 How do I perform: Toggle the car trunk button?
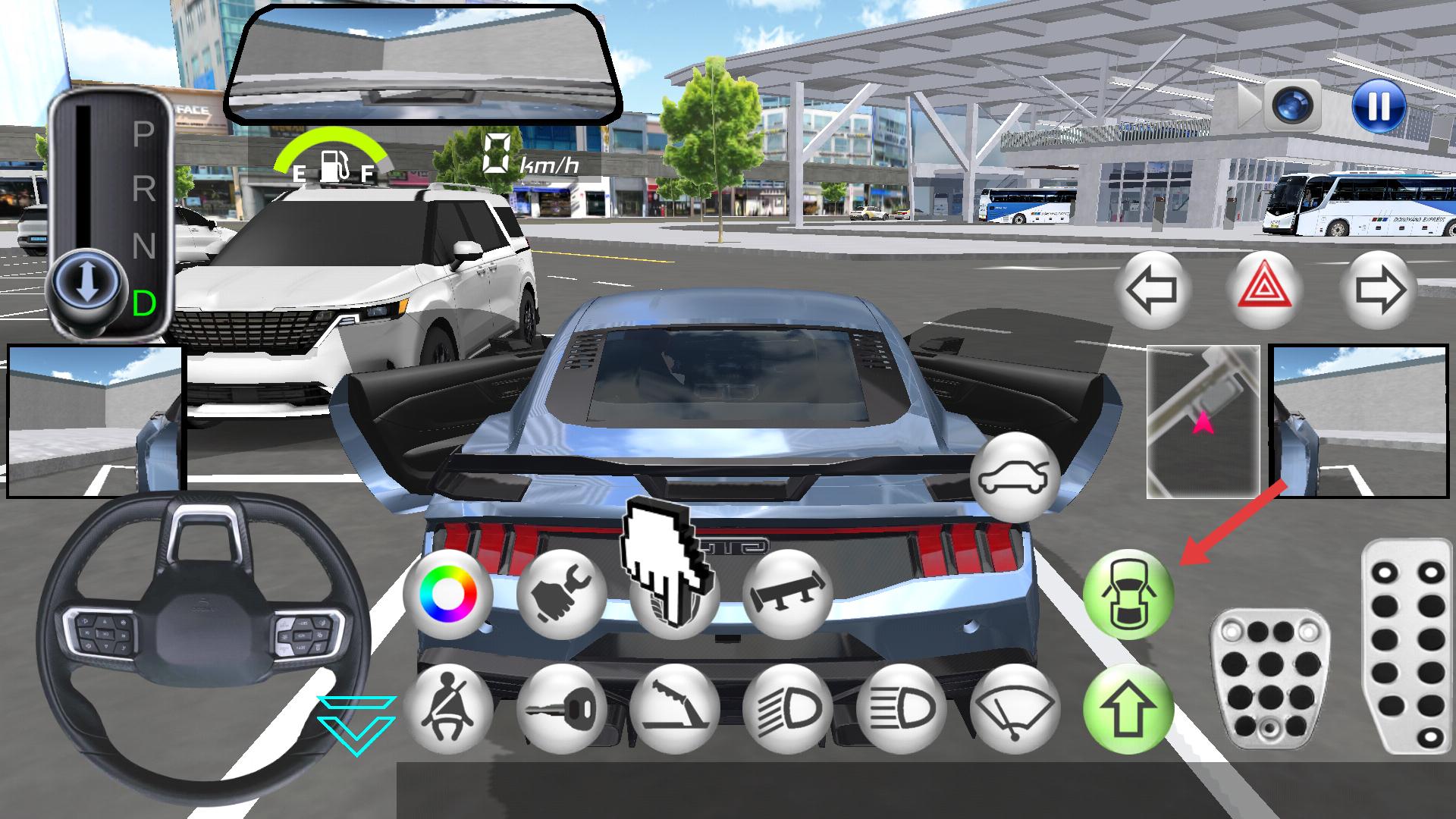(x=1015, y=478)
